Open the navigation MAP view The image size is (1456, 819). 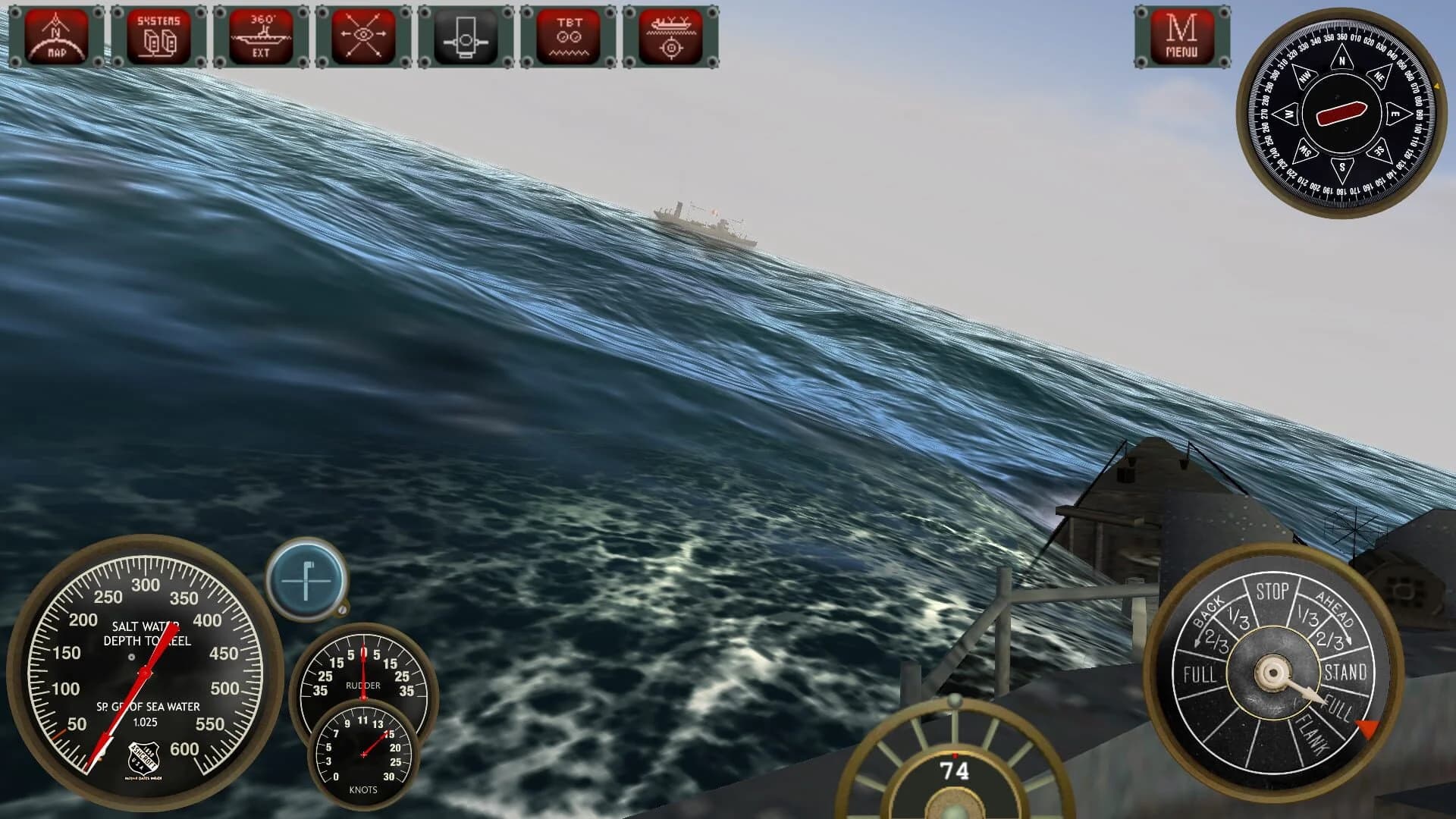tap(57, 36)
